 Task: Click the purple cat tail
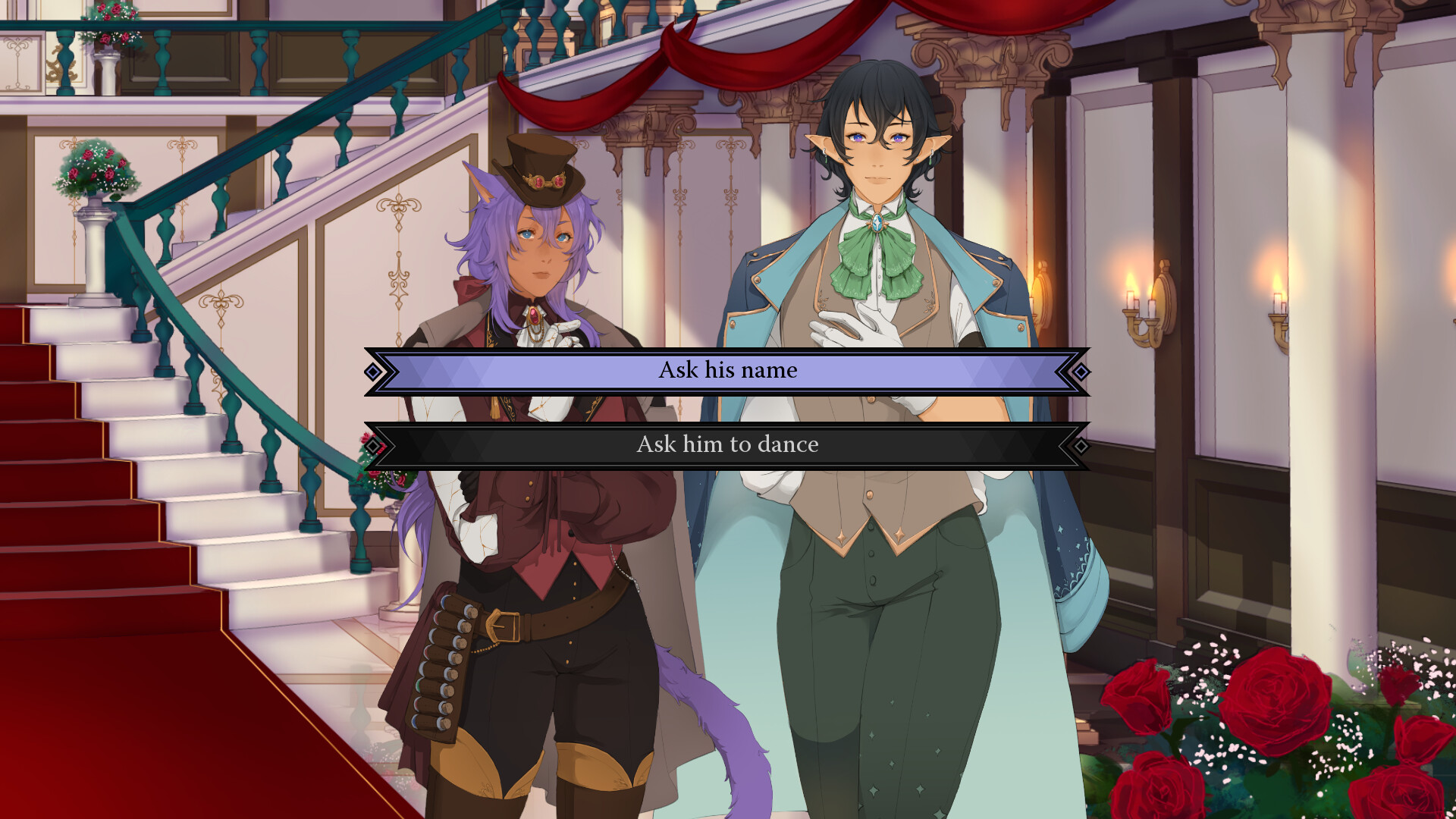point(705,713)
